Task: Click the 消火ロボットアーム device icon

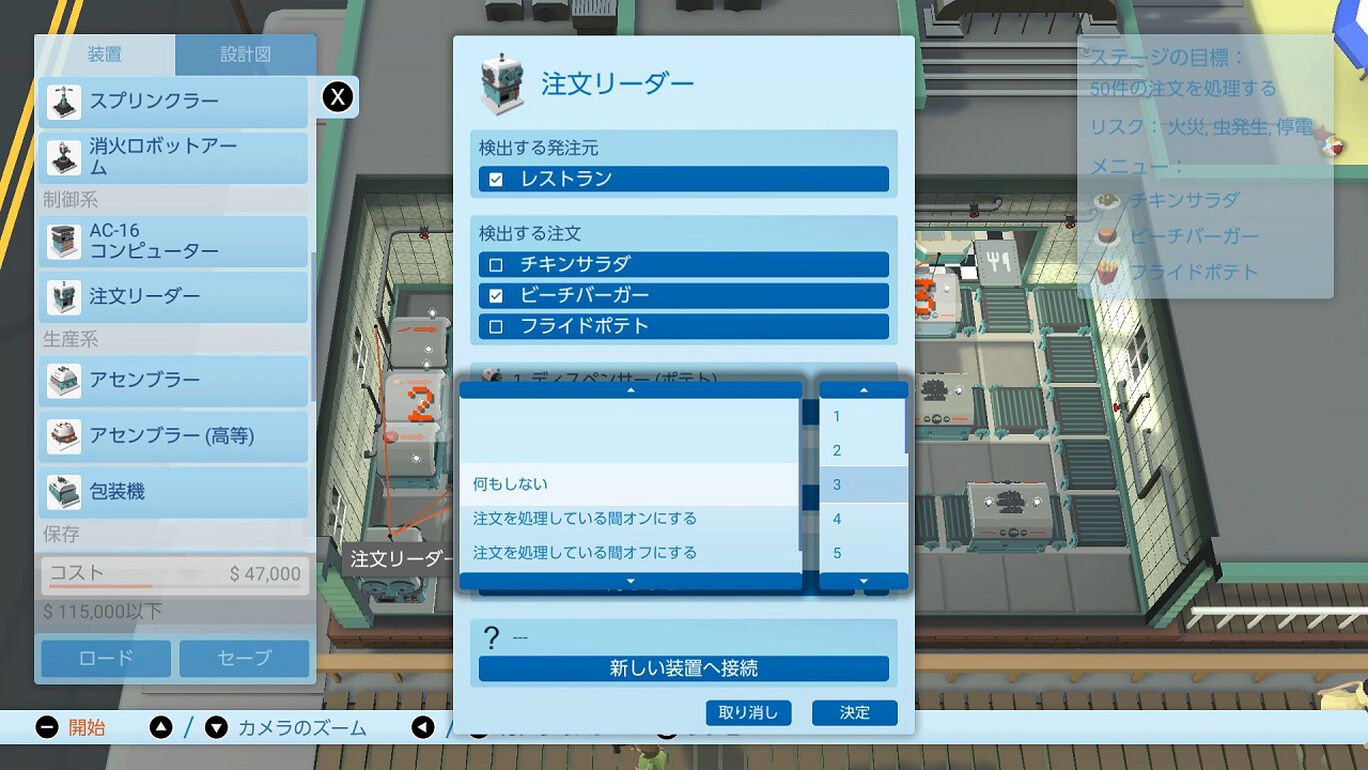Action: click(65, 153)
